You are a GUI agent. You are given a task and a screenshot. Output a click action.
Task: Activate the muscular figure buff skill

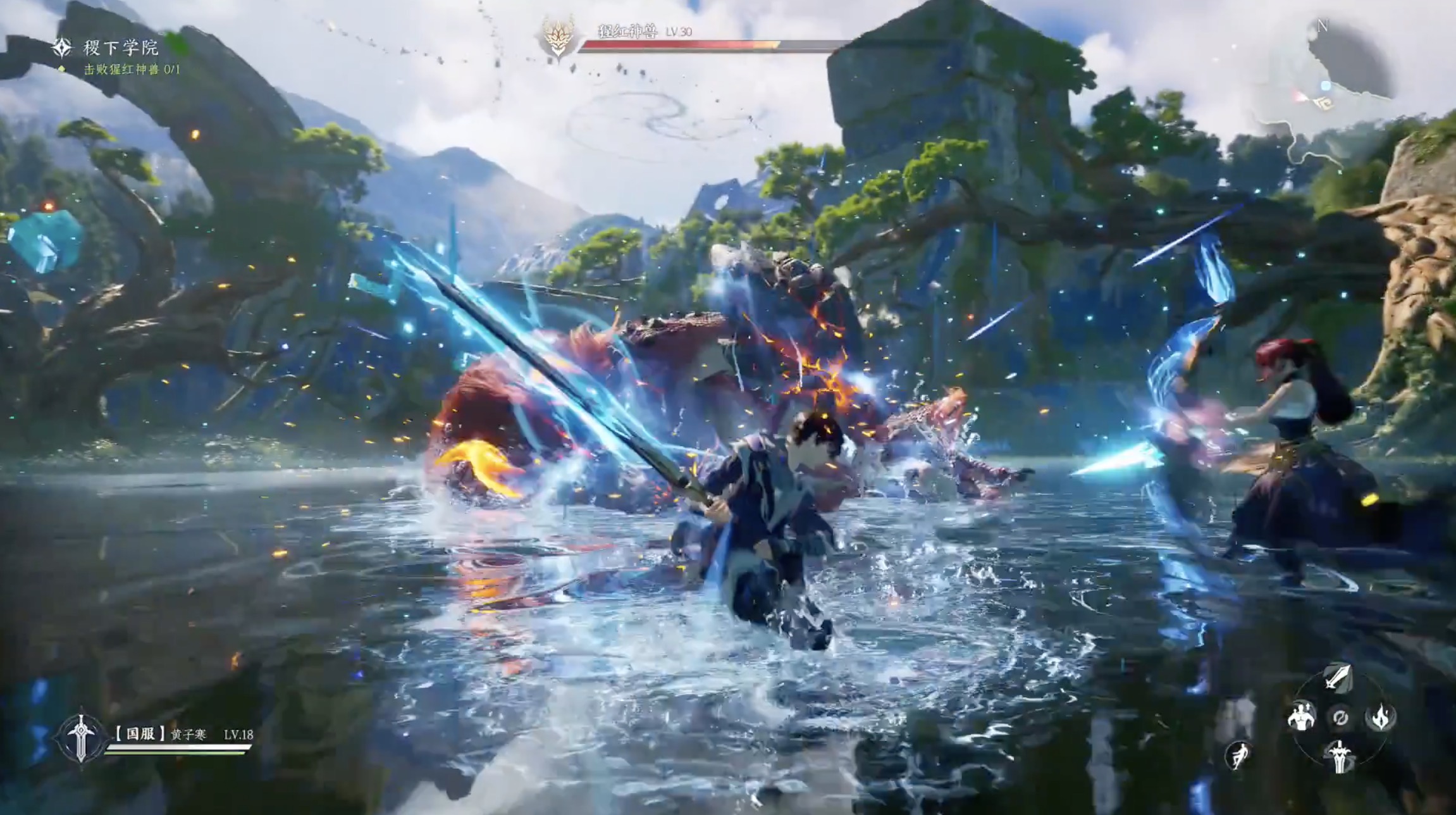coord(1300,717)
